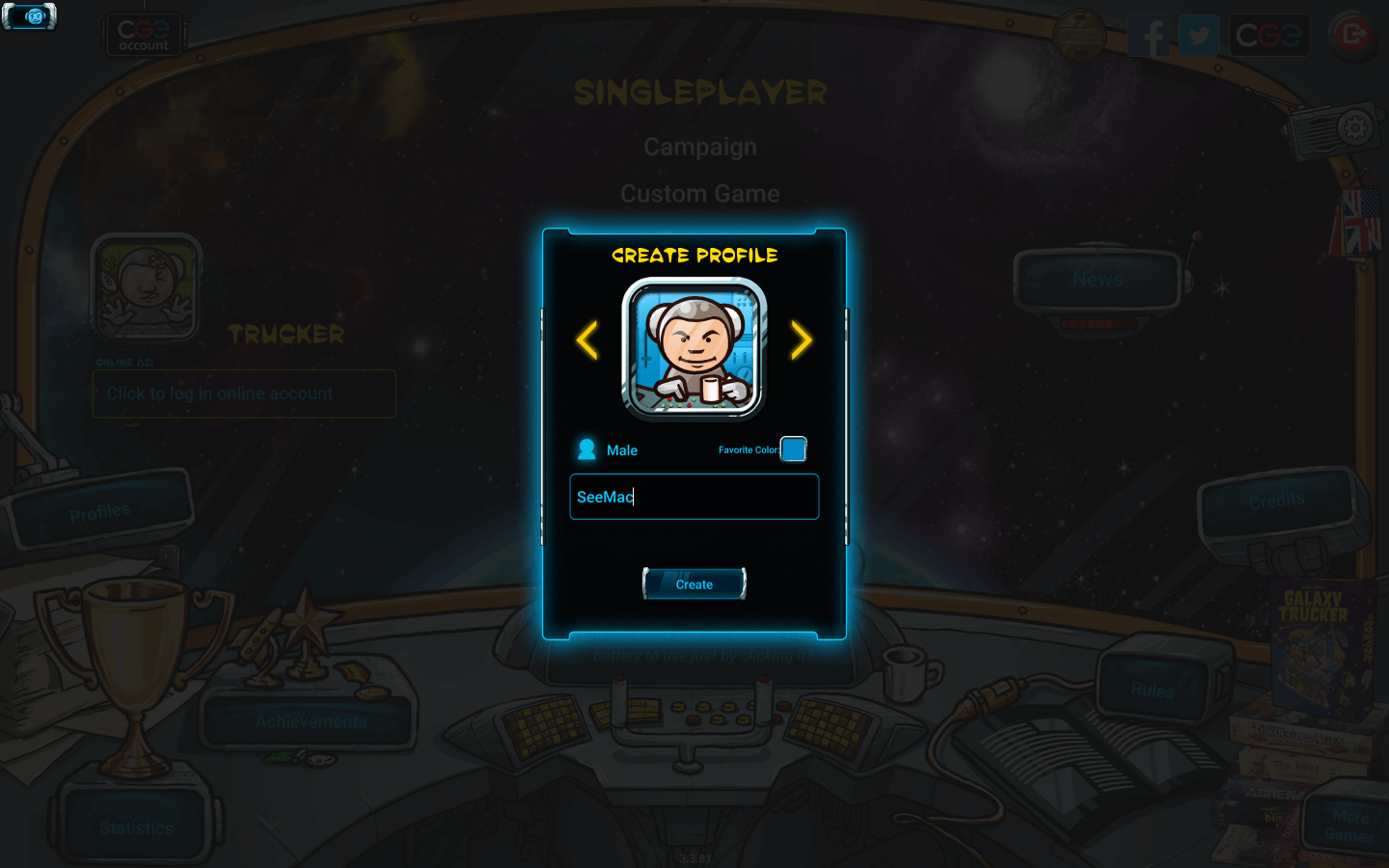Create the profile with the Create button
This screenshot has width=1389, height=868.
tap(694, 584)
